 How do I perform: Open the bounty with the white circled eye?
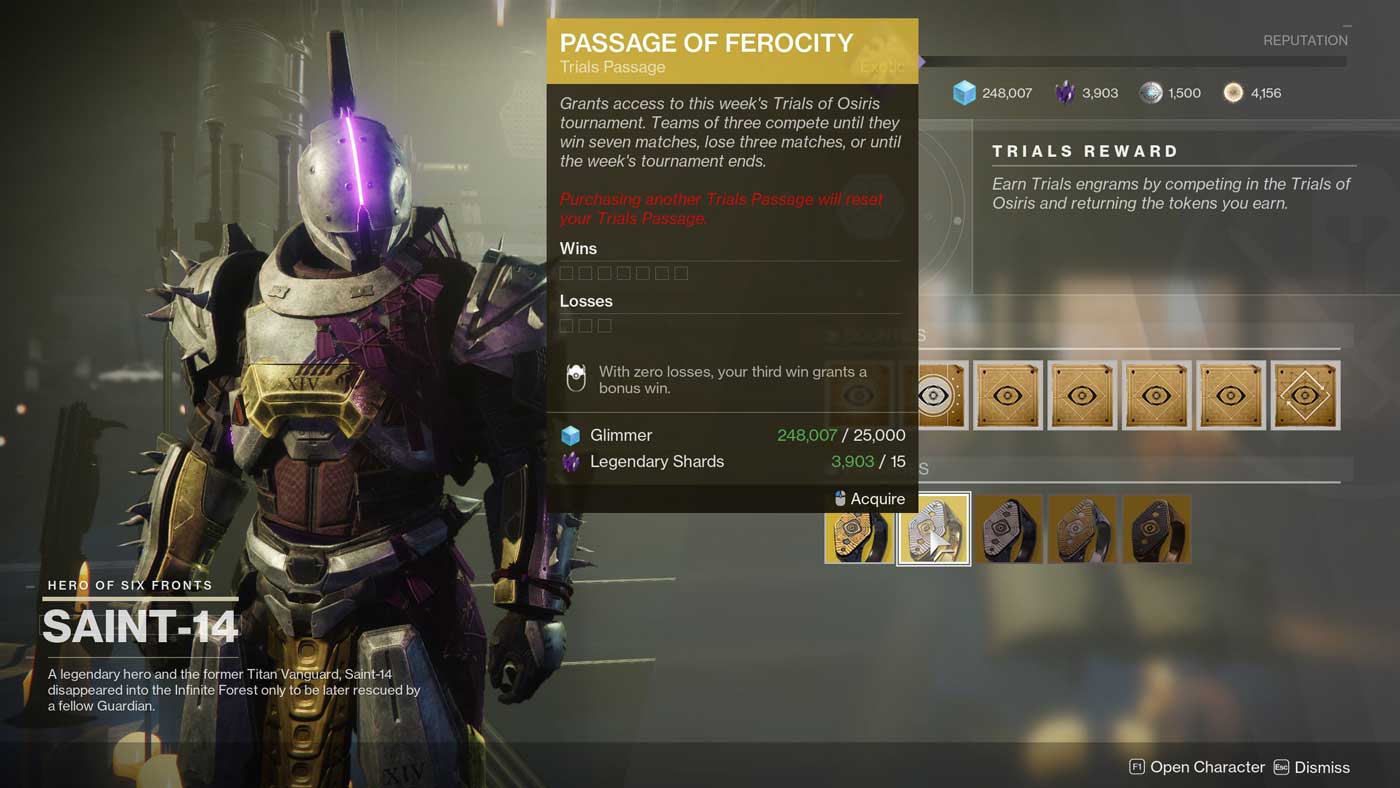click(935, 395)
